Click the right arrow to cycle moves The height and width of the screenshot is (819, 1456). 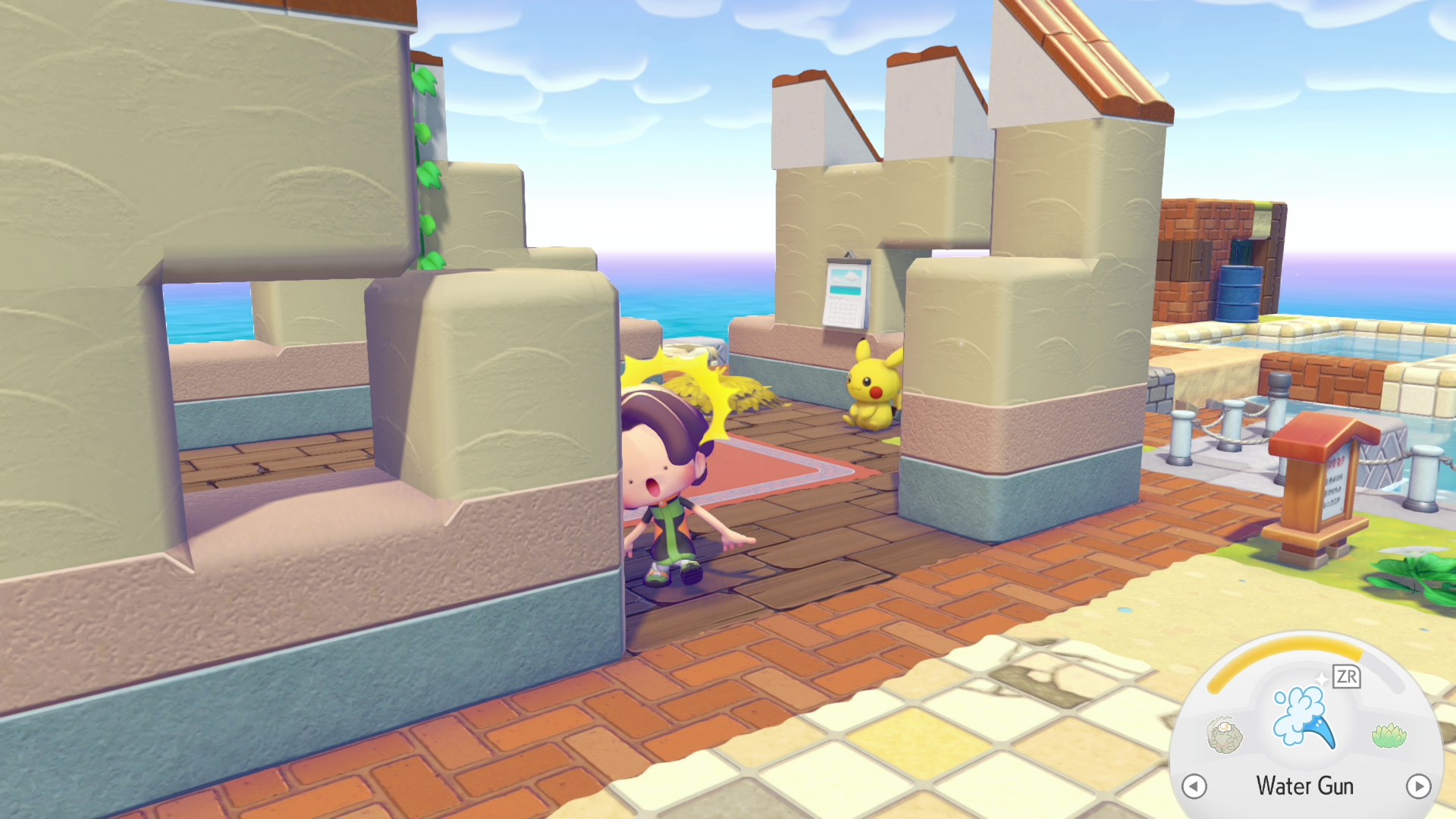pos(1418,786)
